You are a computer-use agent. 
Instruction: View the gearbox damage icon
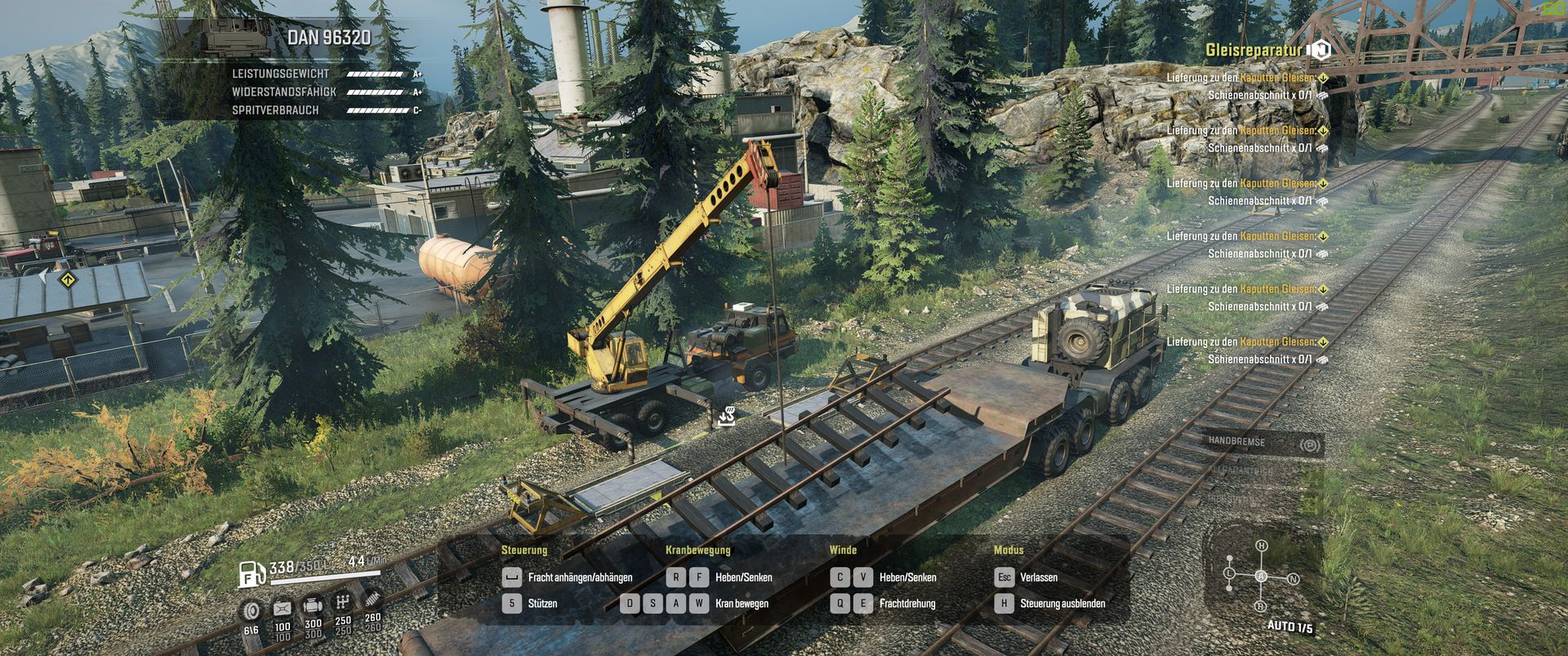pos(343,605)
